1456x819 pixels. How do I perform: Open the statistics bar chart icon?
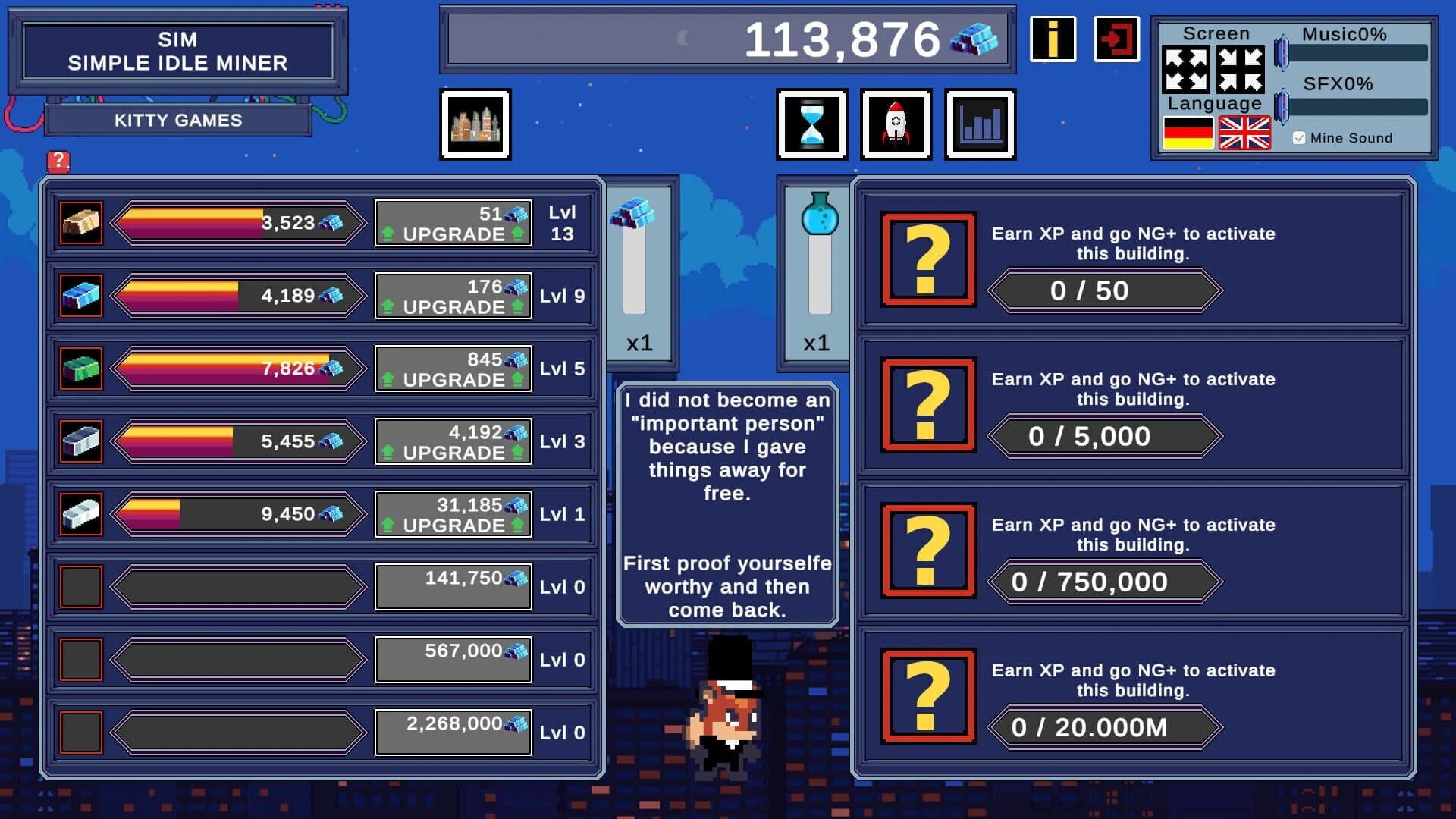point(981,124)
